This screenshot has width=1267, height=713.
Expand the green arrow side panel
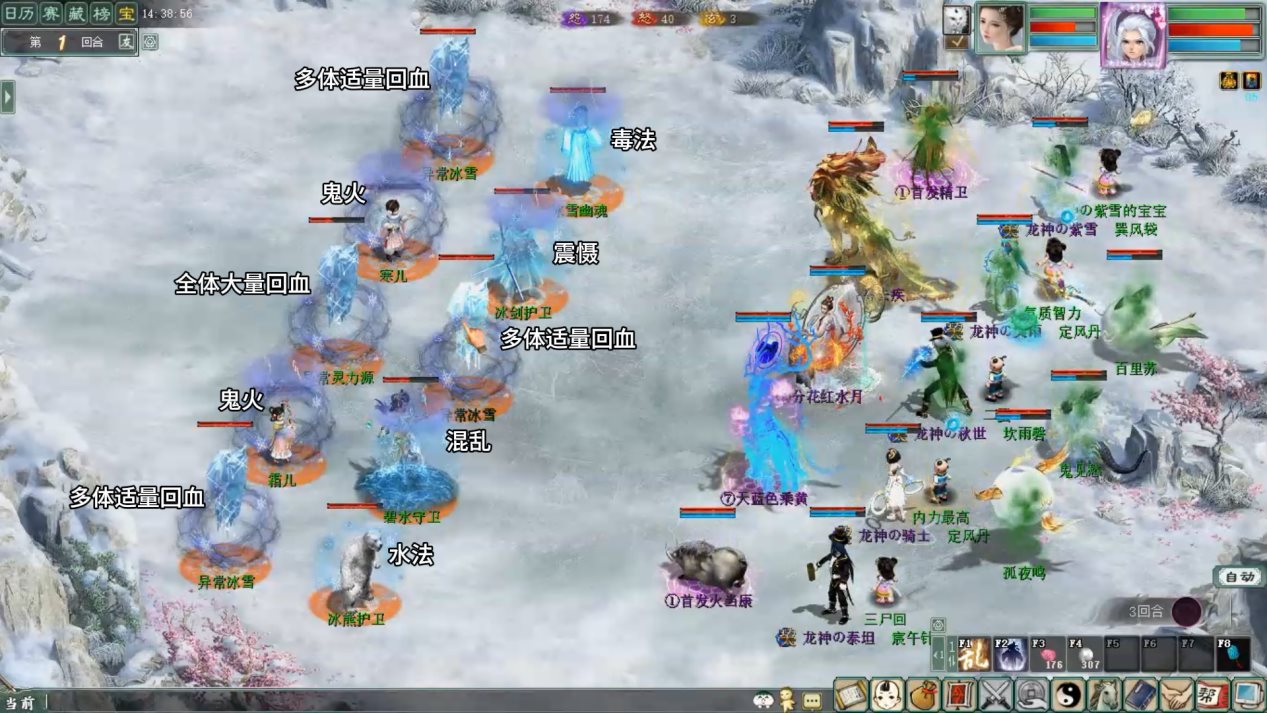coord(8,97)
